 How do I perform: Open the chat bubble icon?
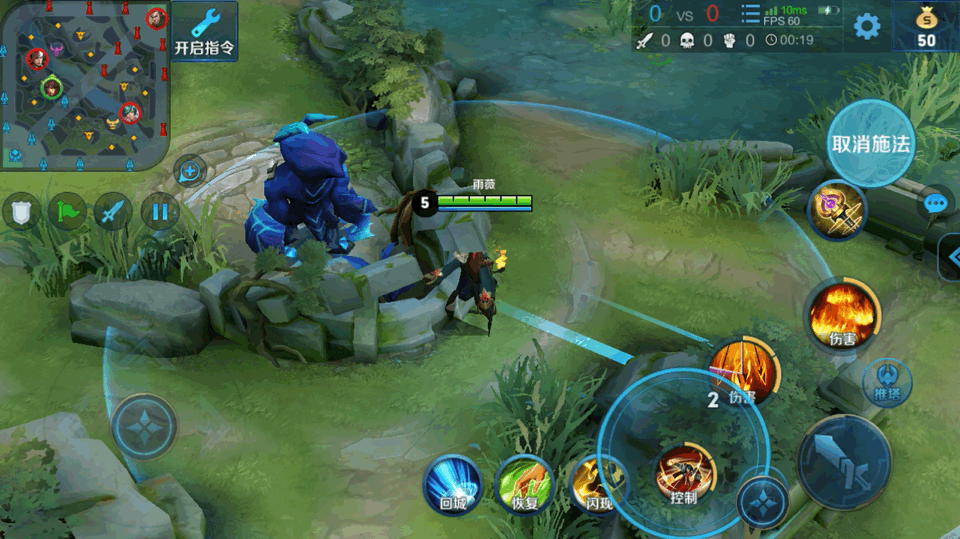(936, 204)
